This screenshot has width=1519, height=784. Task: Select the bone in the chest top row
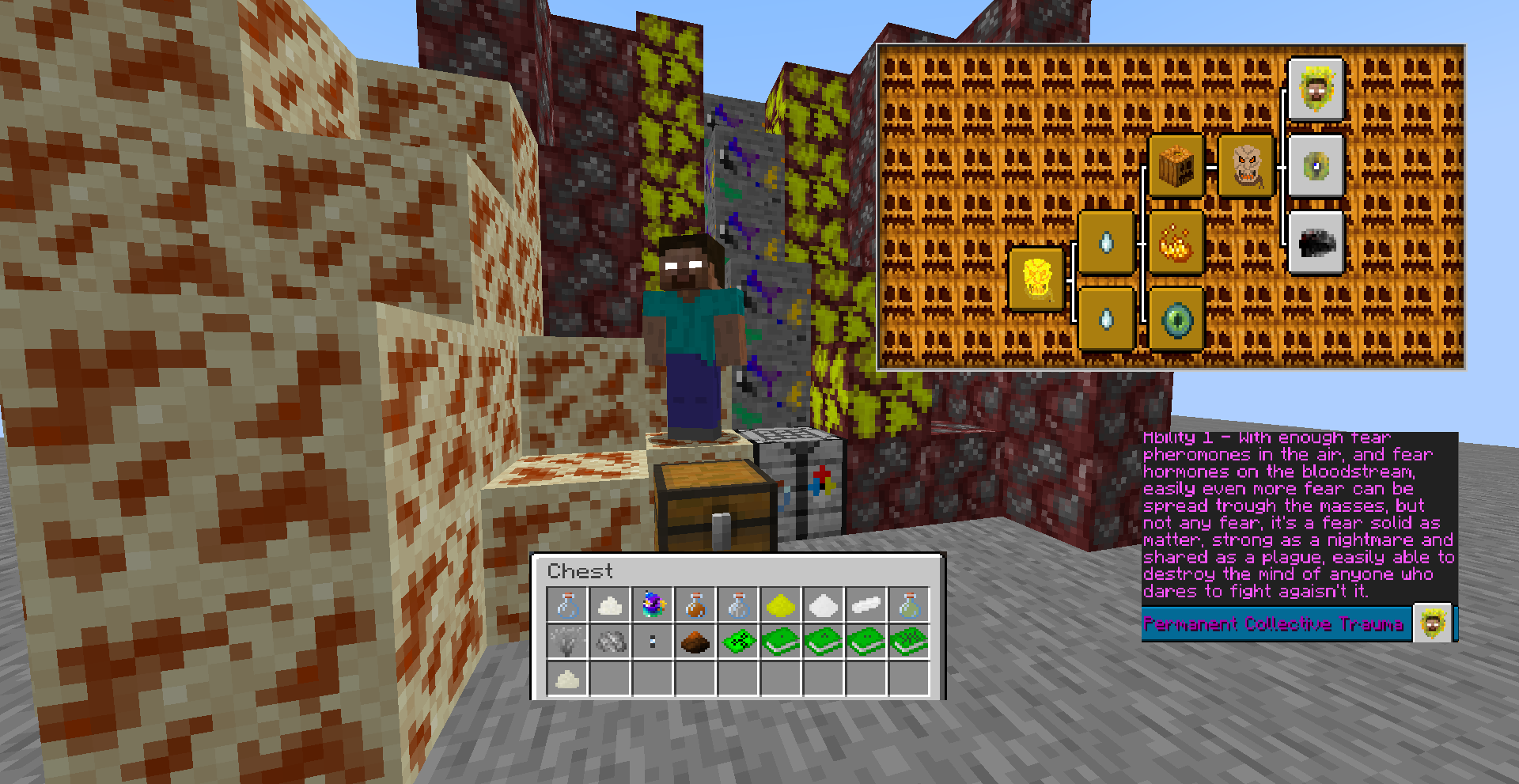(864, 604)
